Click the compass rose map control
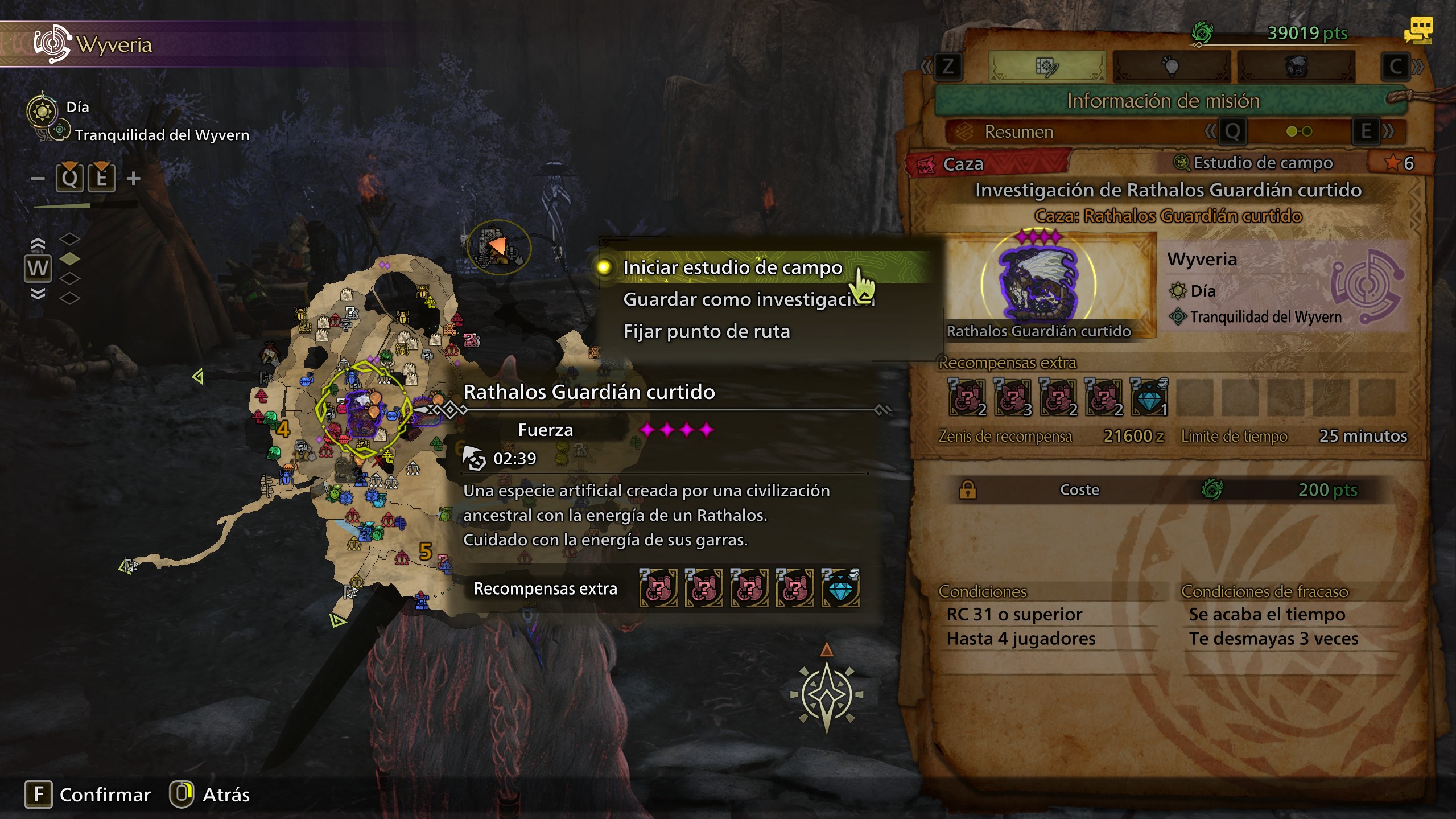Viewport: 1456px width, 819px height. (827, 694)
